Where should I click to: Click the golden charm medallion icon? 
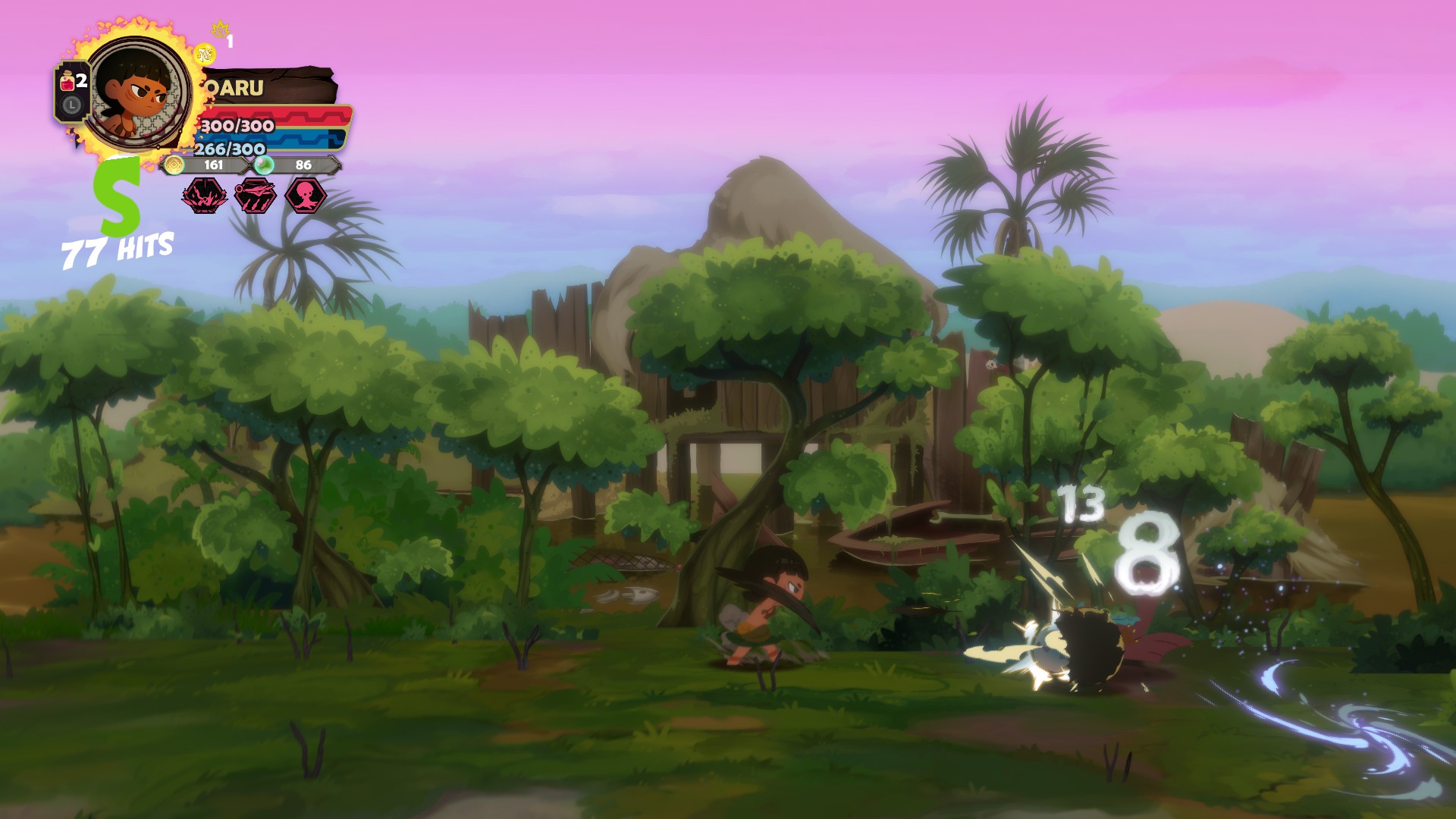click(205, 54)
